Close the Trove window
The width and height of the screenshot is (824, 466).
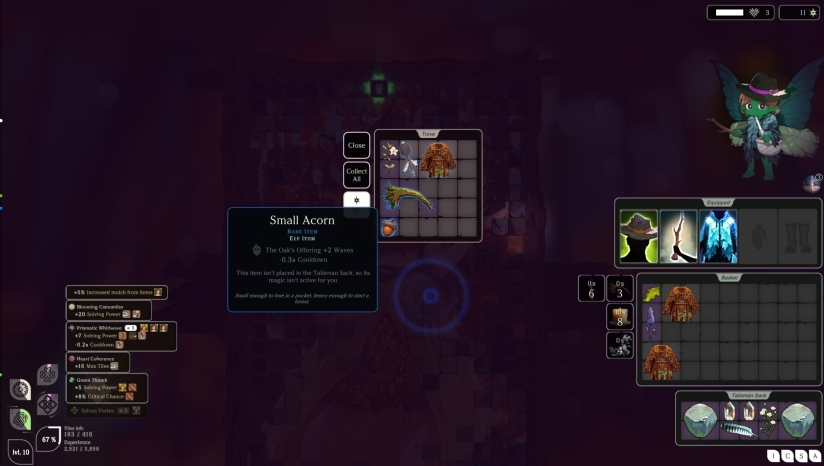coord(357,145)
